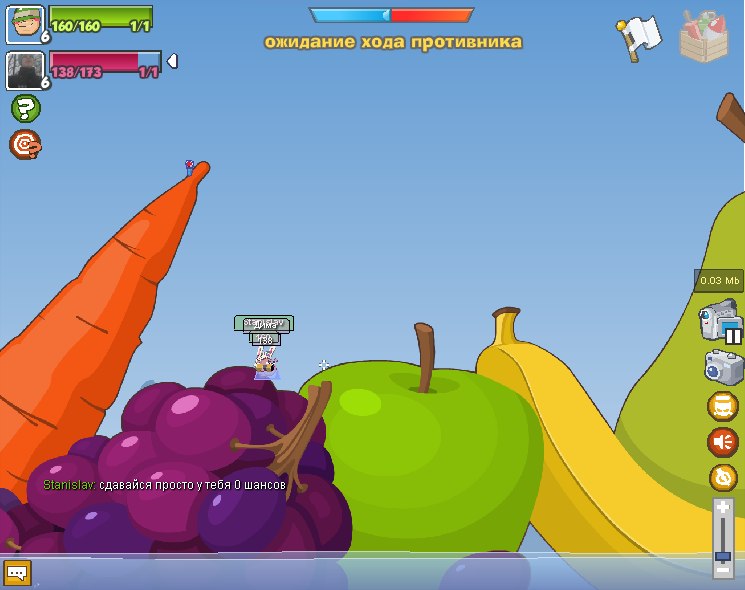Click the white surrender flag icon
Image resolution: width=745 pixels, height=590 pixels.
pyautogui.click(x=638, y=37)
